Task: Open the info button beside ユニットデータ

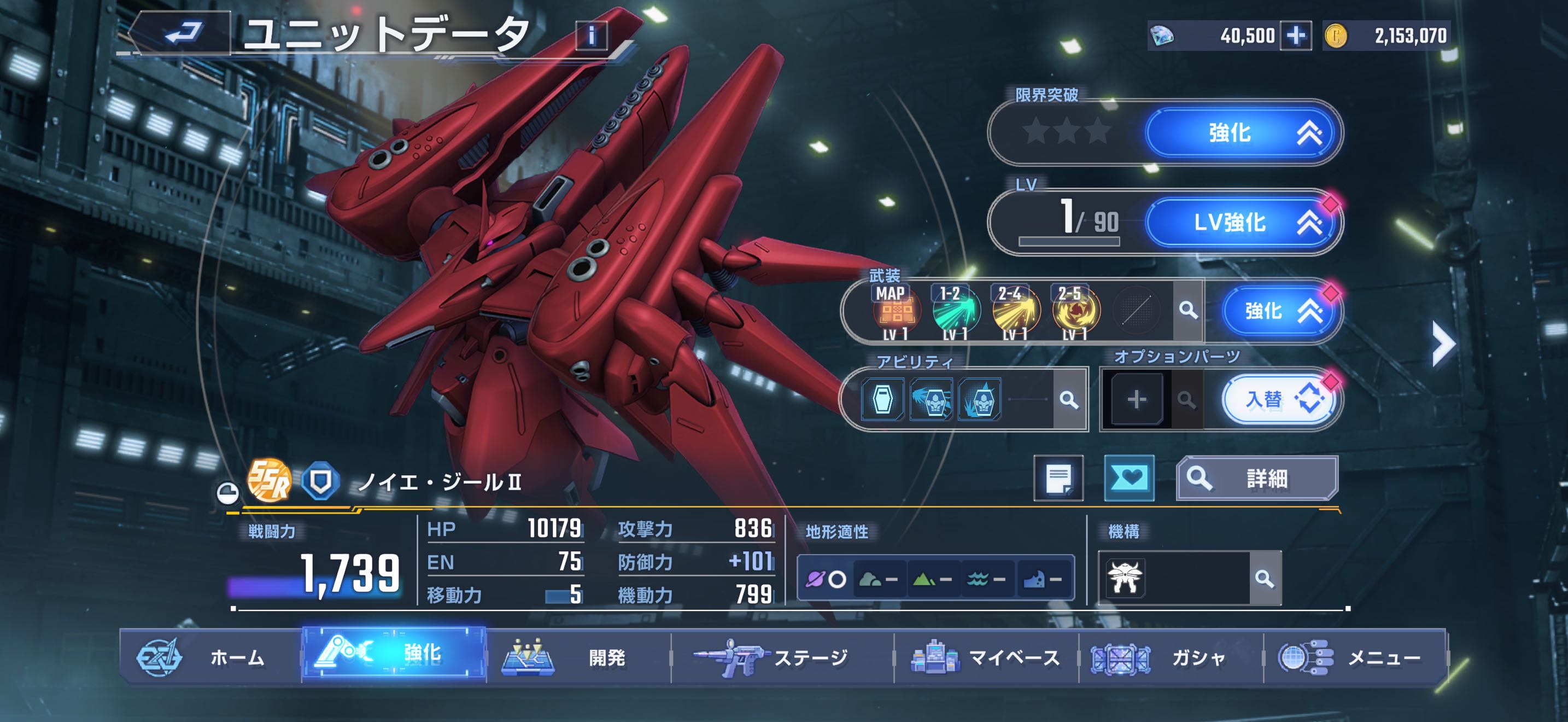Action: point(591,36)
